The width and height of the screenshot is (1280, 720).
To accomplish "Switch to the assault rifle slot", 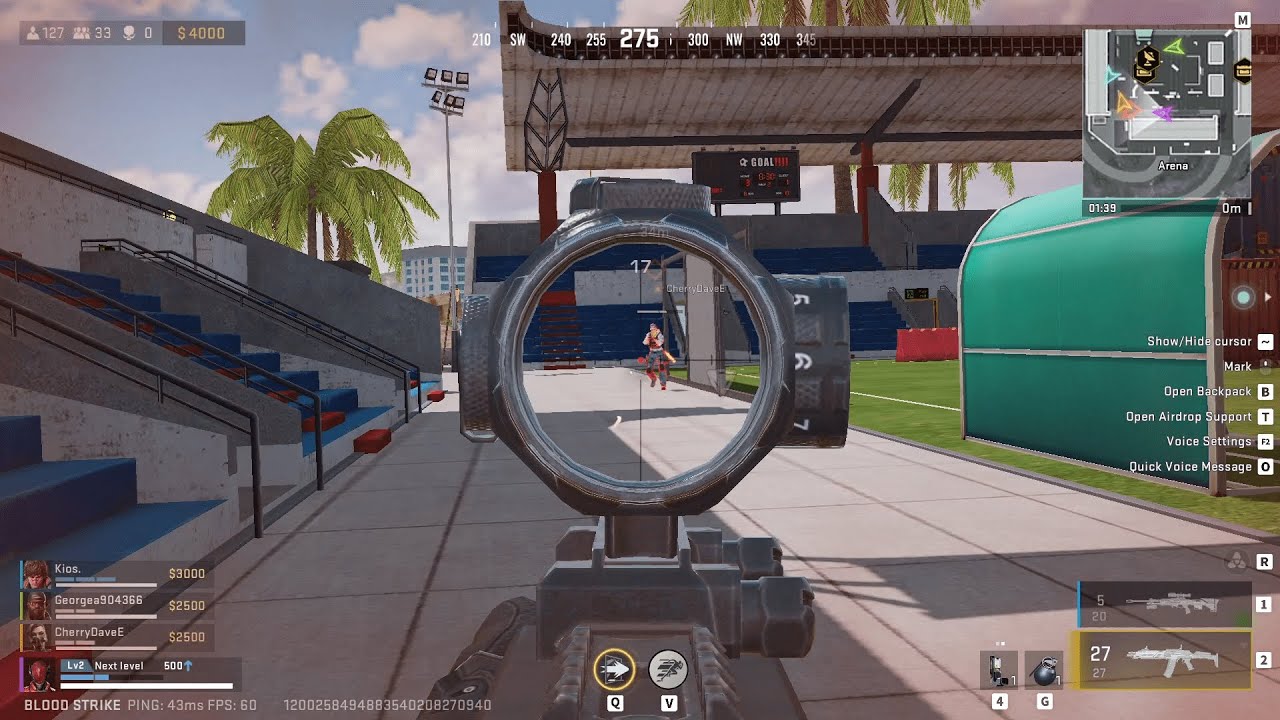I will (1161, 660).
